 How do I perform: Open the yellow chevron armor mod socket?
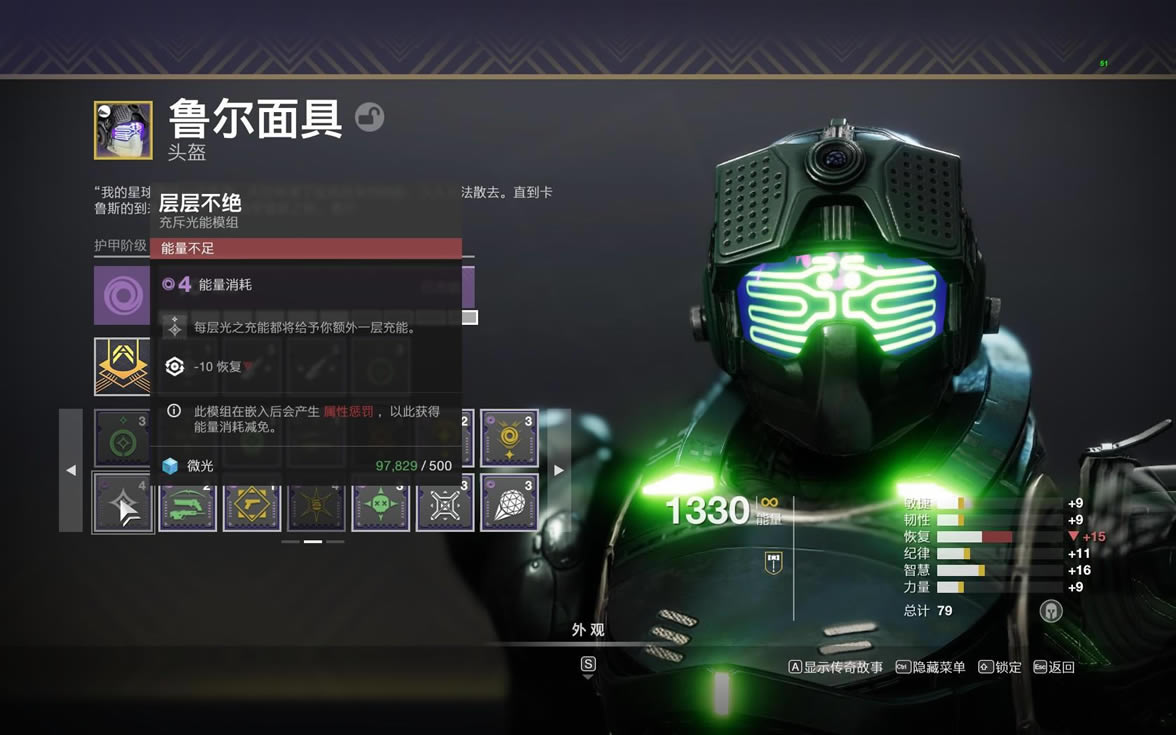click(x=122, y=366)
